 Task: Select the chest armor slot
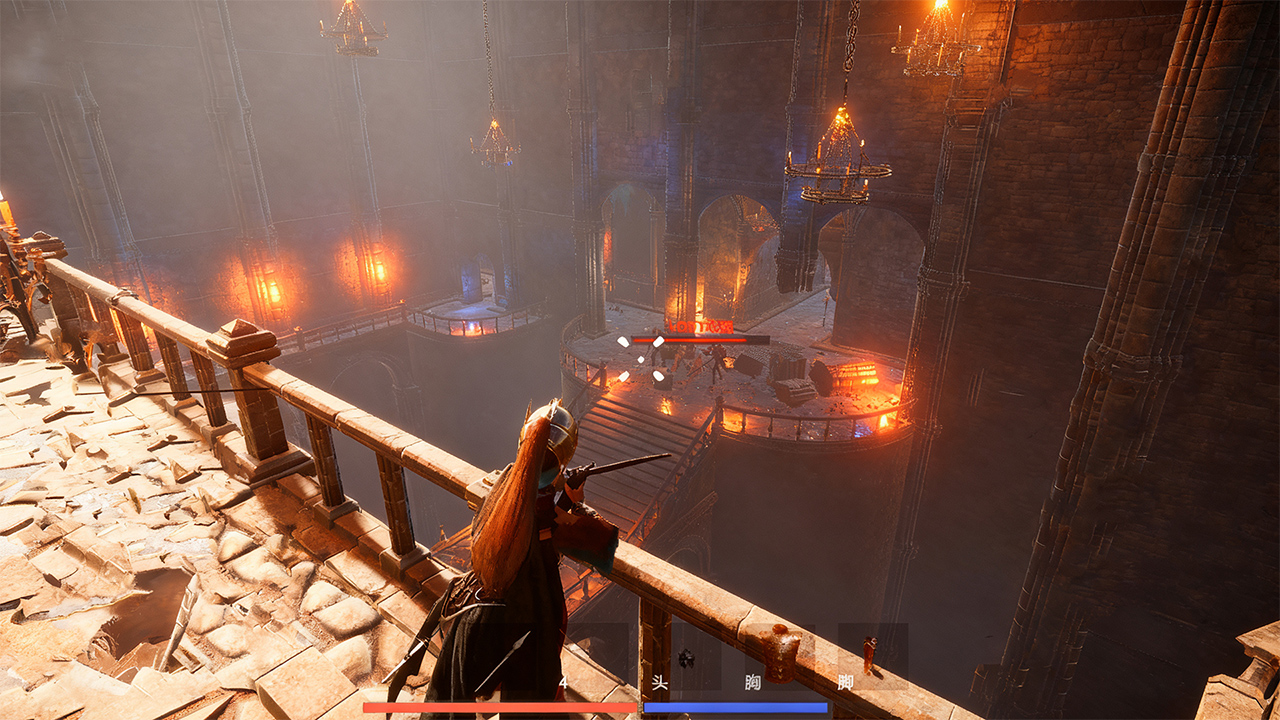tap(780, 654)
